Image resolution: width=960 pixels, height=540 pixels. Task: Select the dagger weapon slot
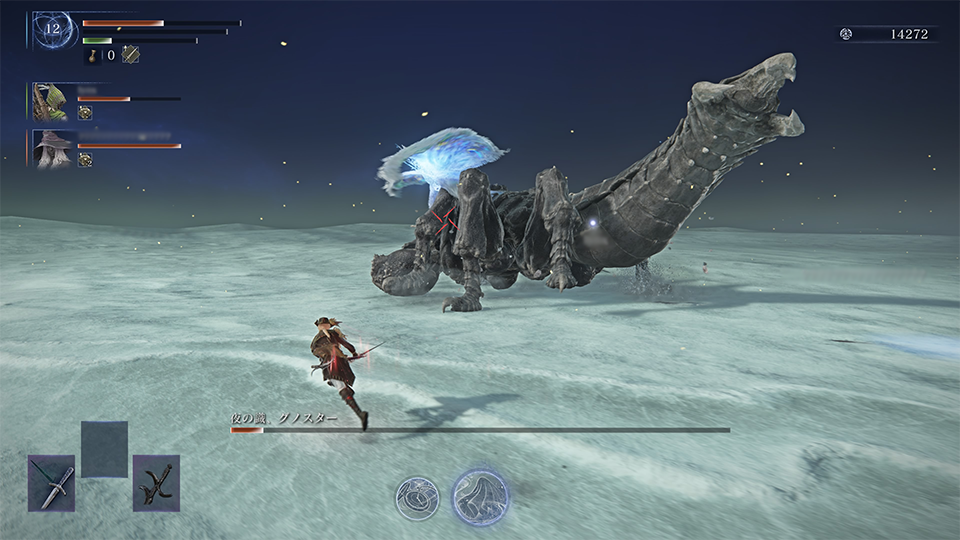coord(51,484)
